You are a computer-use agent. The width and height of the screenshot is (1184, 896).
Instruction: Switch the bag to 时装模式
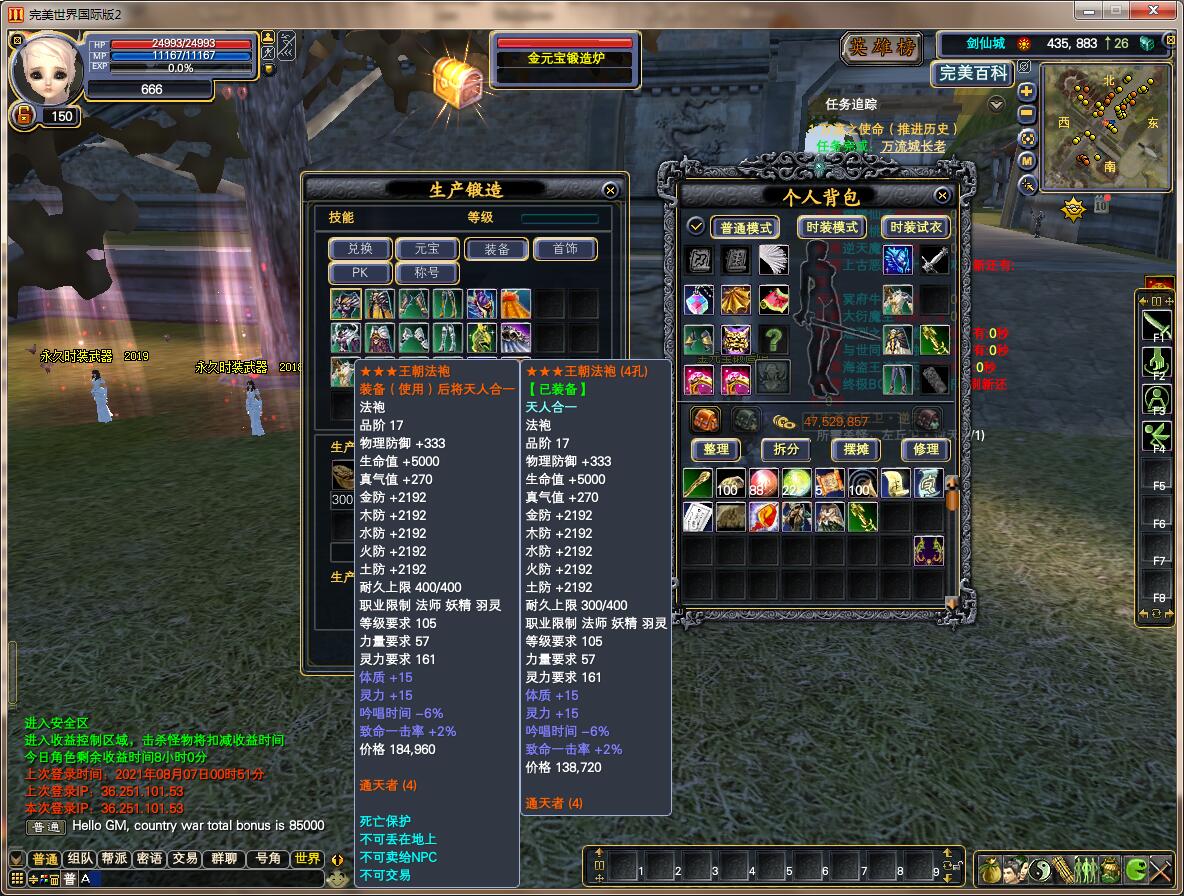click(832, 227)
